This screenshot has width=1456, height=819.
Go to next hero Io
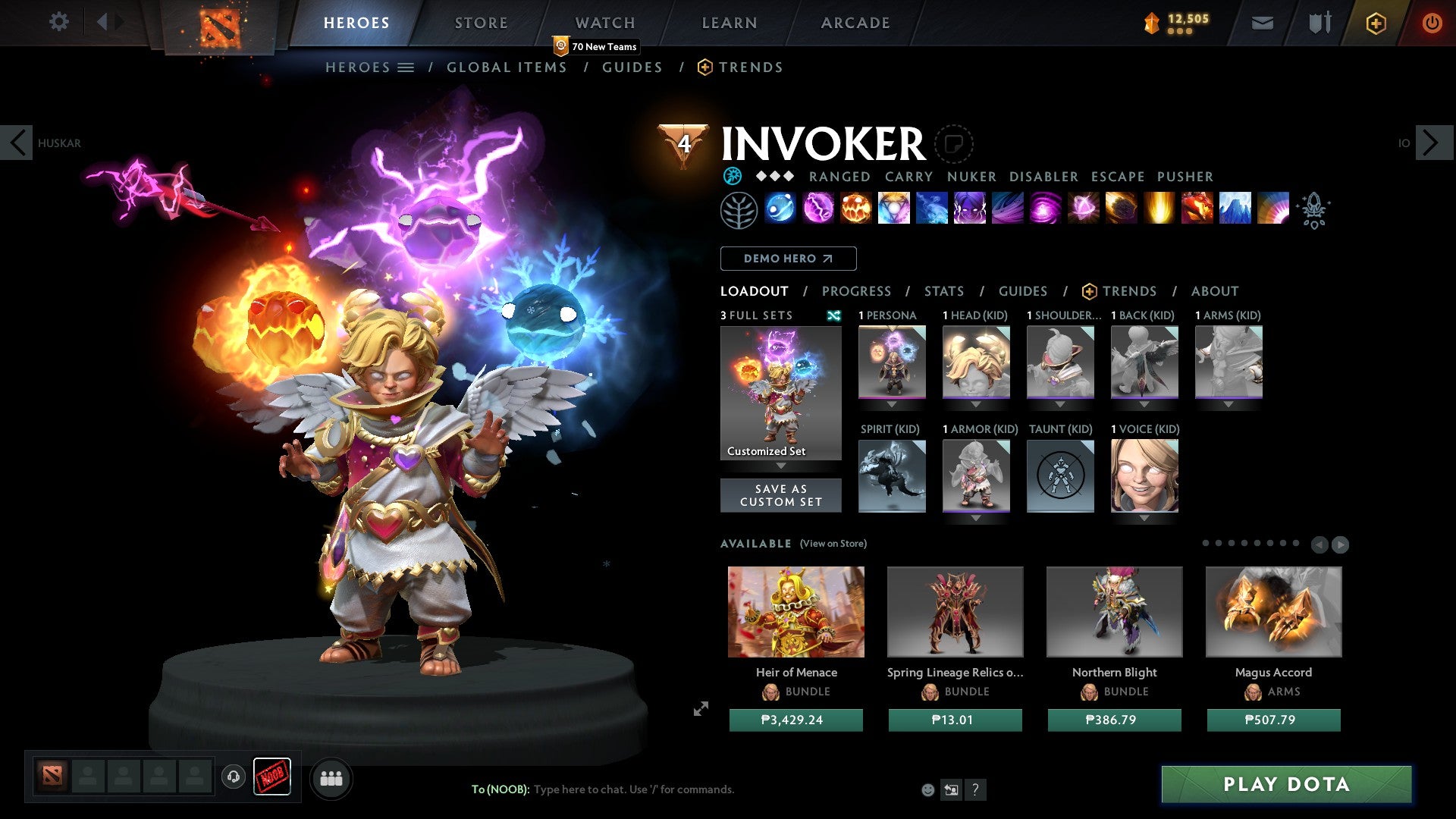(x=1430, y=143)
